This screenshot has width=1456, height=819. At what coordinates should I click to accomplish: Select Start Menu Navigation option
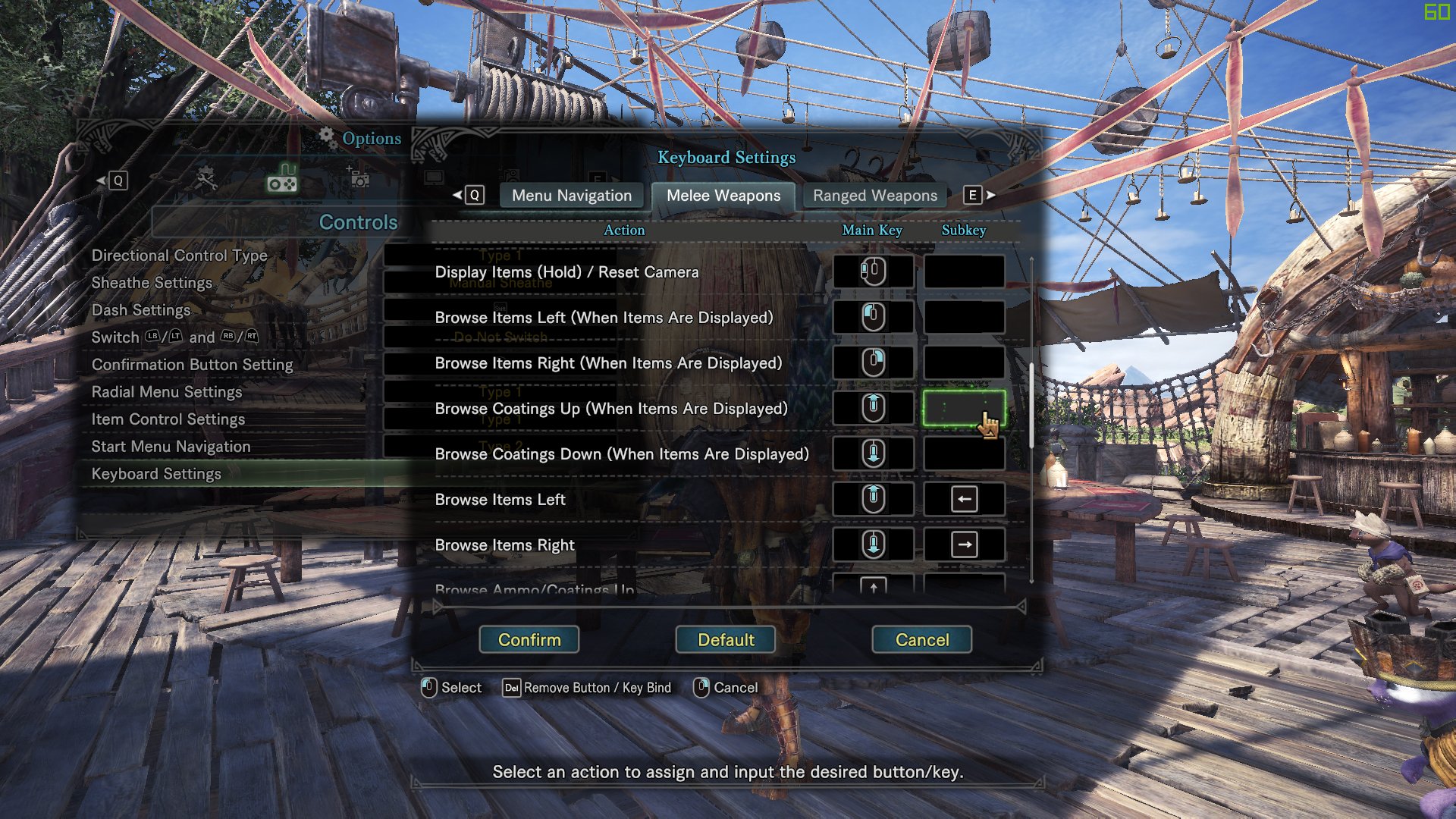click(x=171, y=447)
